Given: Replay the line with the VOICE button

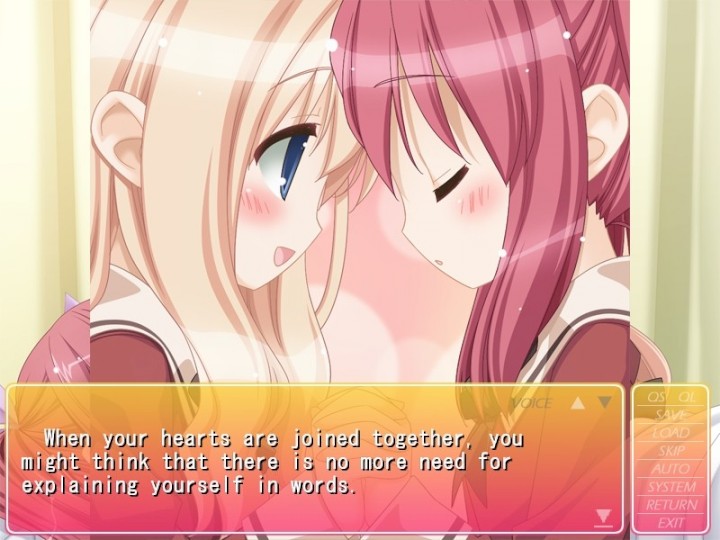Looking at the screenshot, I should coord(531,403).
